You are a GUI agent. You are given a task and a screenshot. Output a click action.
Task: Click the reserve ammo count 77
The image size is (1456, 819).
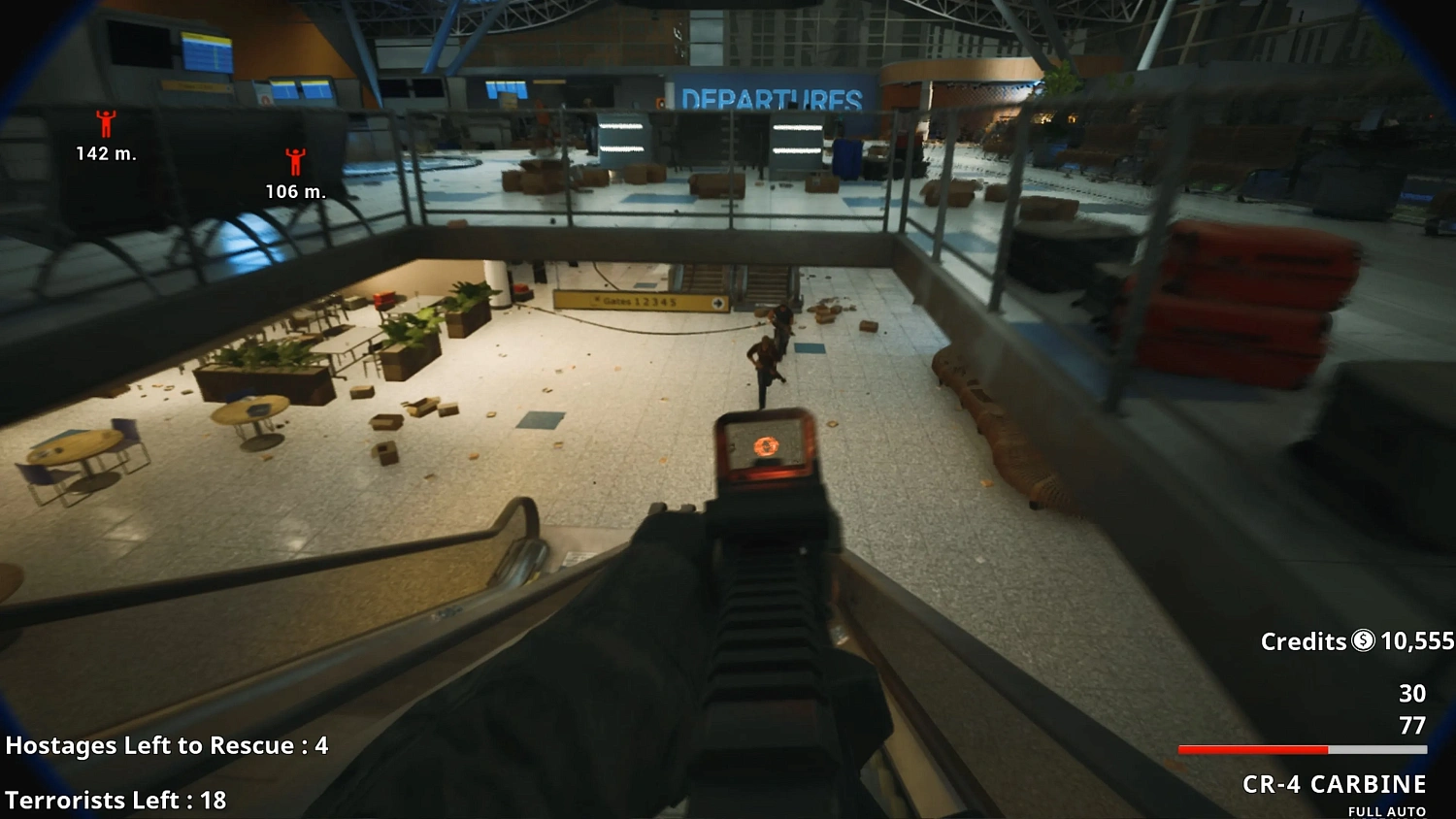(1410, 723)
